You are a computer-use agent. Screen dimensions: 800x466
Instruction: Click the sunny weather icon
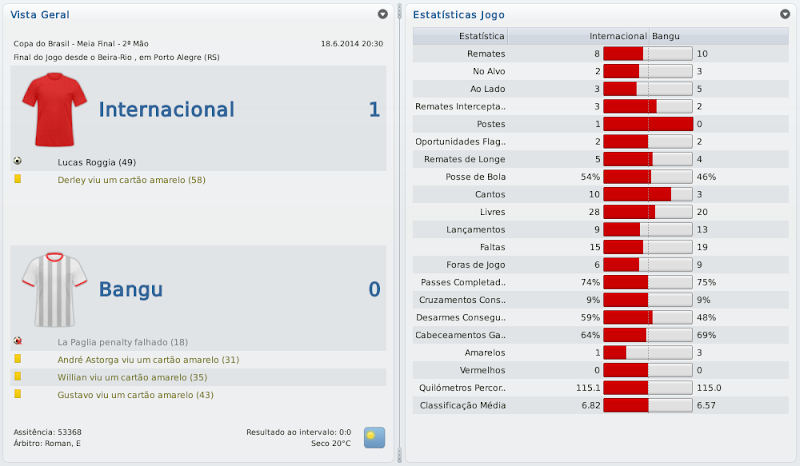pos(375,437)
